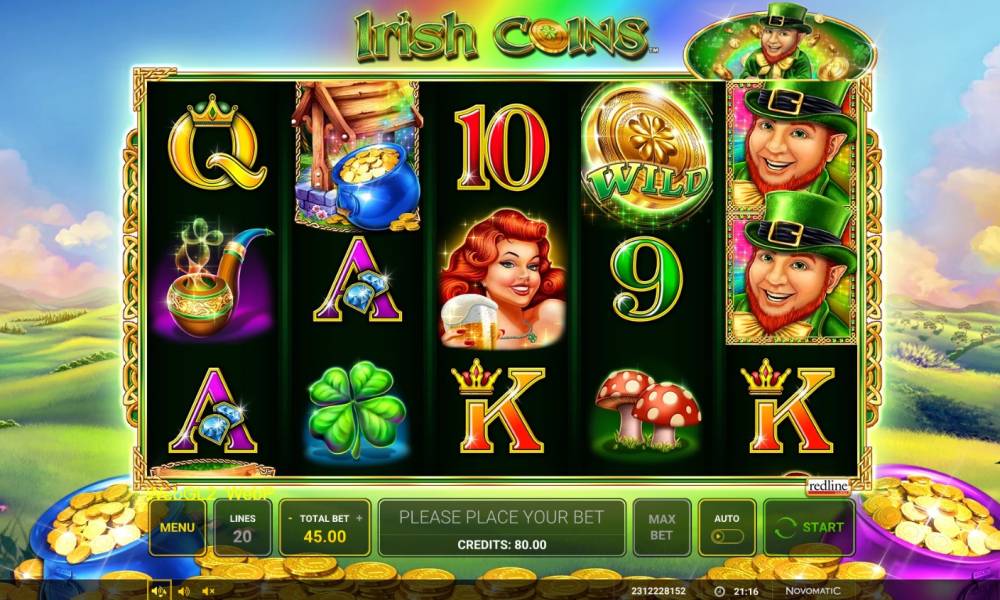Click the LINES 20 selector
This screenshot has height=600, width=1000.
click(242, 527)
